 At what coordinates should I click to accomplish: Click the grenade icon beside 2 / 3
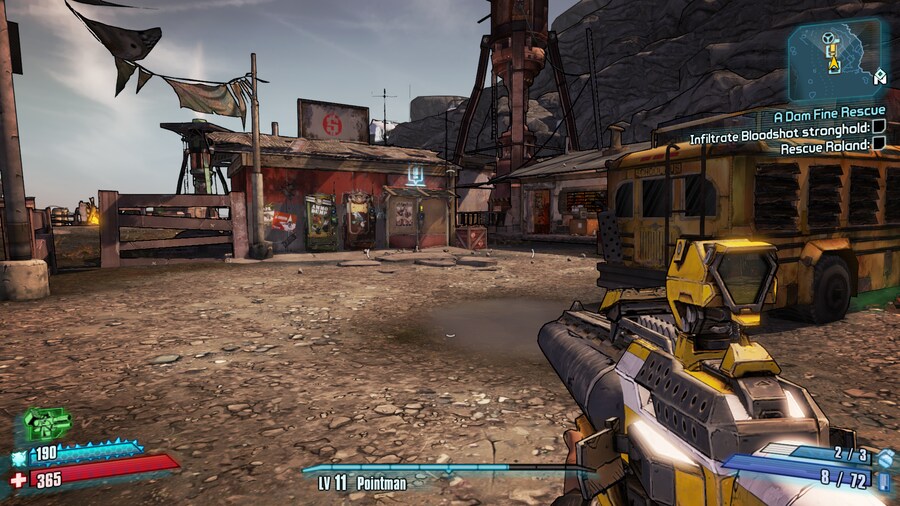tap(884, 457)
